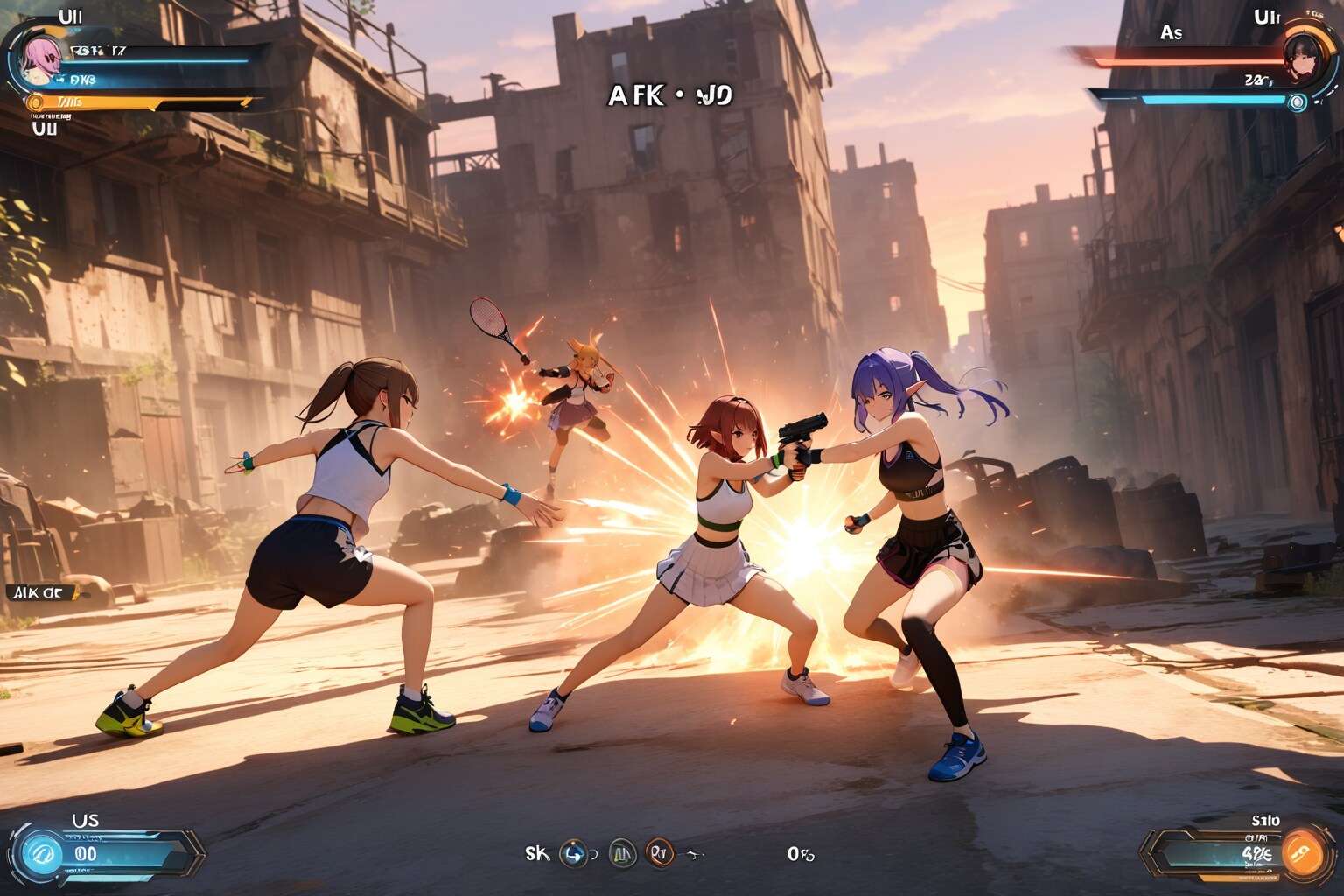Viewport: 1344px width, 896px height.
Task: Click the small blue orb beside opponent's bar
Action: point(1298,102)
